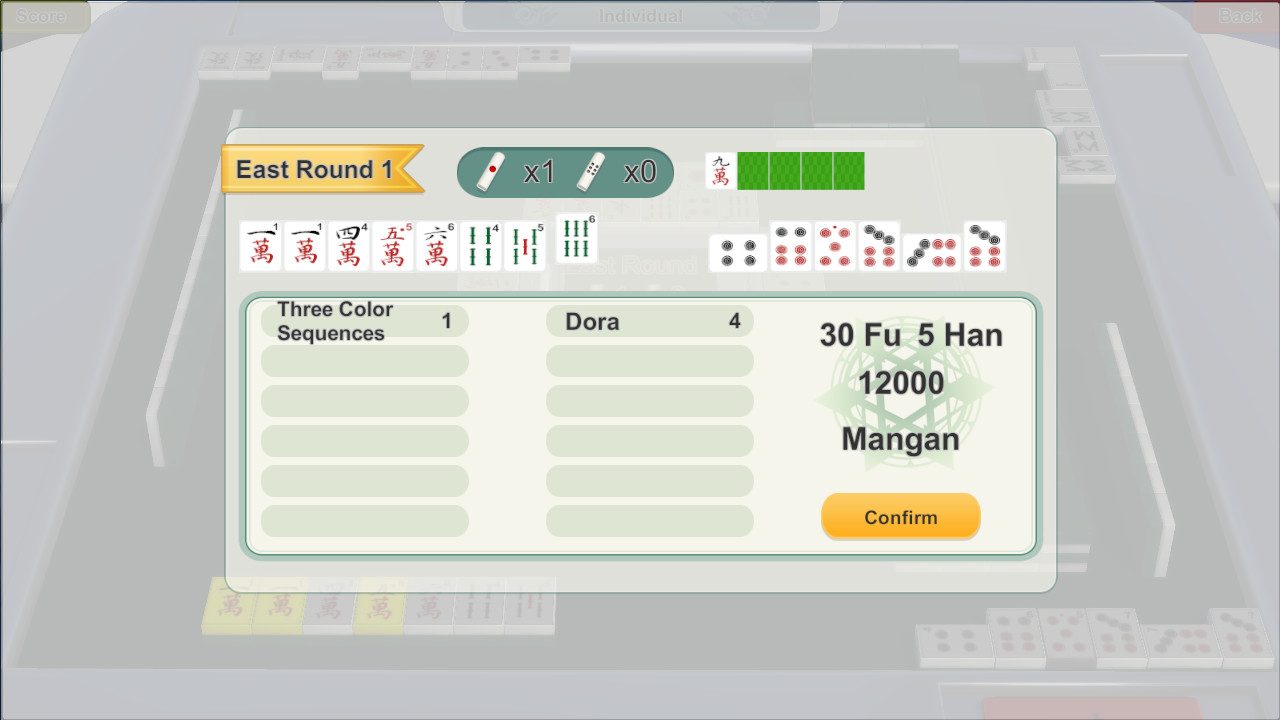Select the red five man tile
This screenshot has height=720, width=1280.
pos(393,245)
